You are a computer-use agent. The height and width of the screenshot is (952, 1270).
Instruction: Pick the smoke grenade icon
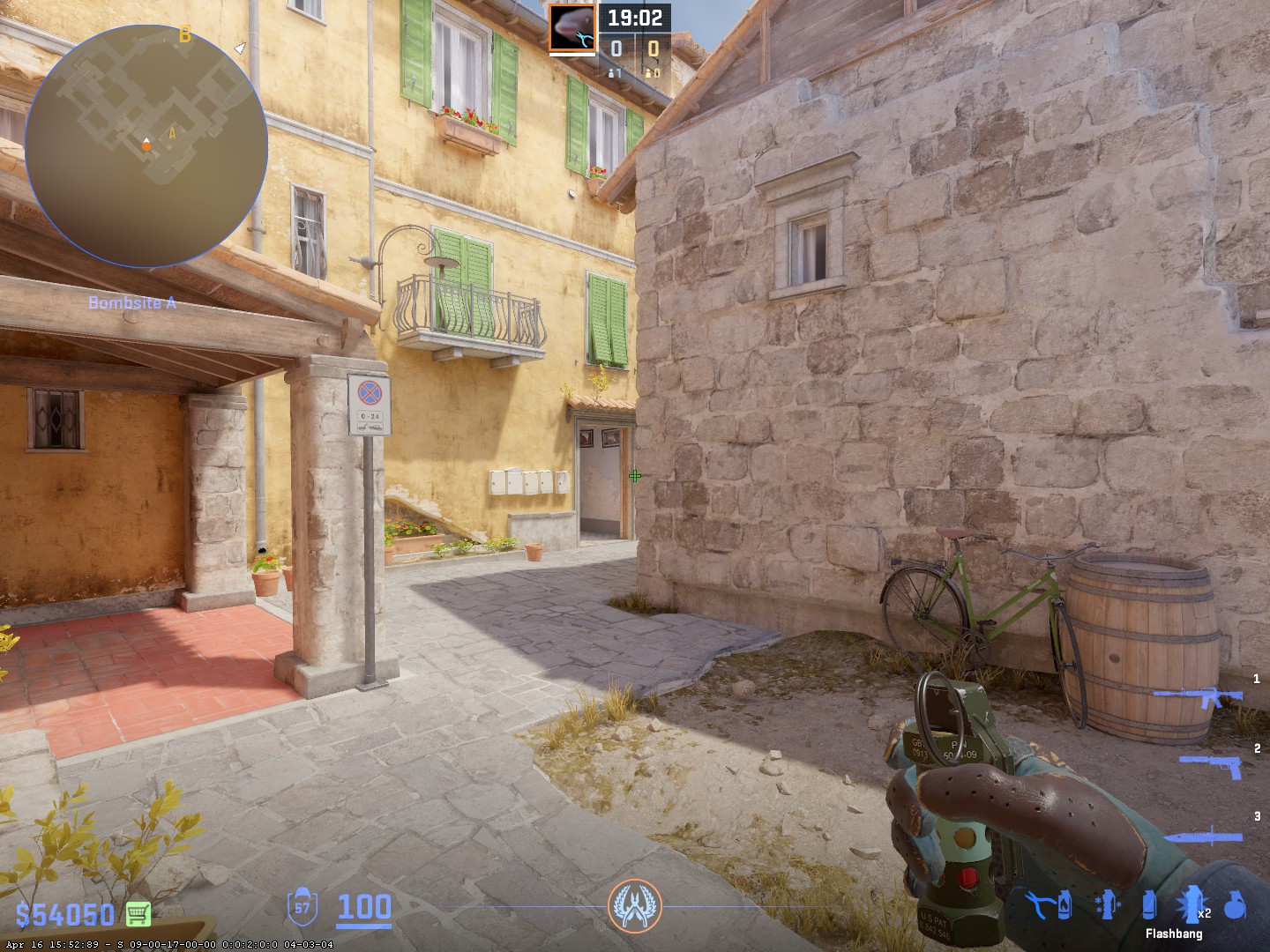point(1148,905)
